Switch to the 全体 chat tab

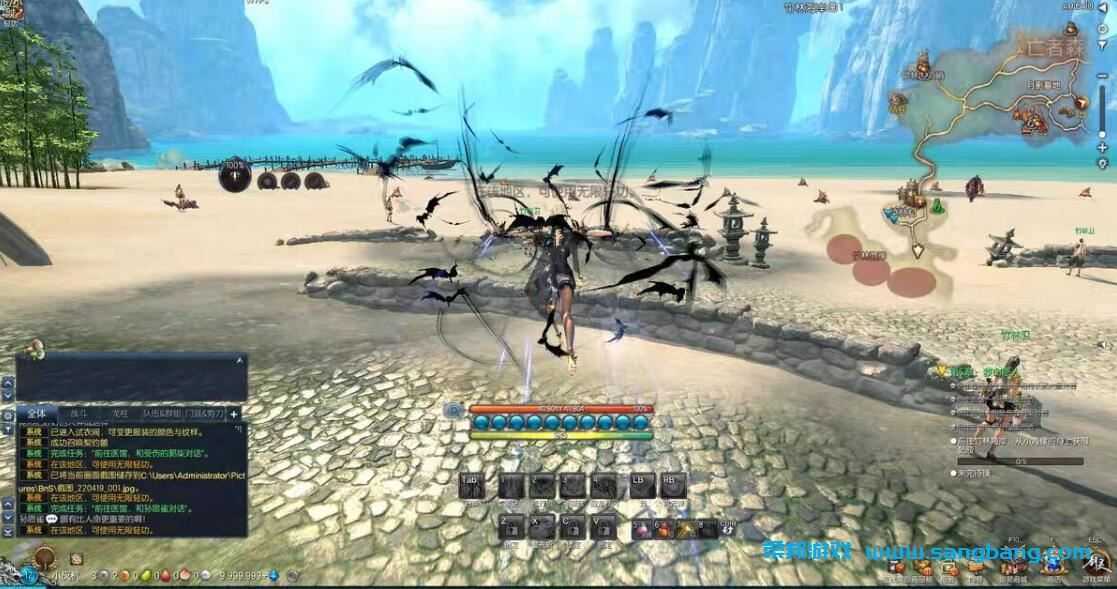[x=36, y=412]
